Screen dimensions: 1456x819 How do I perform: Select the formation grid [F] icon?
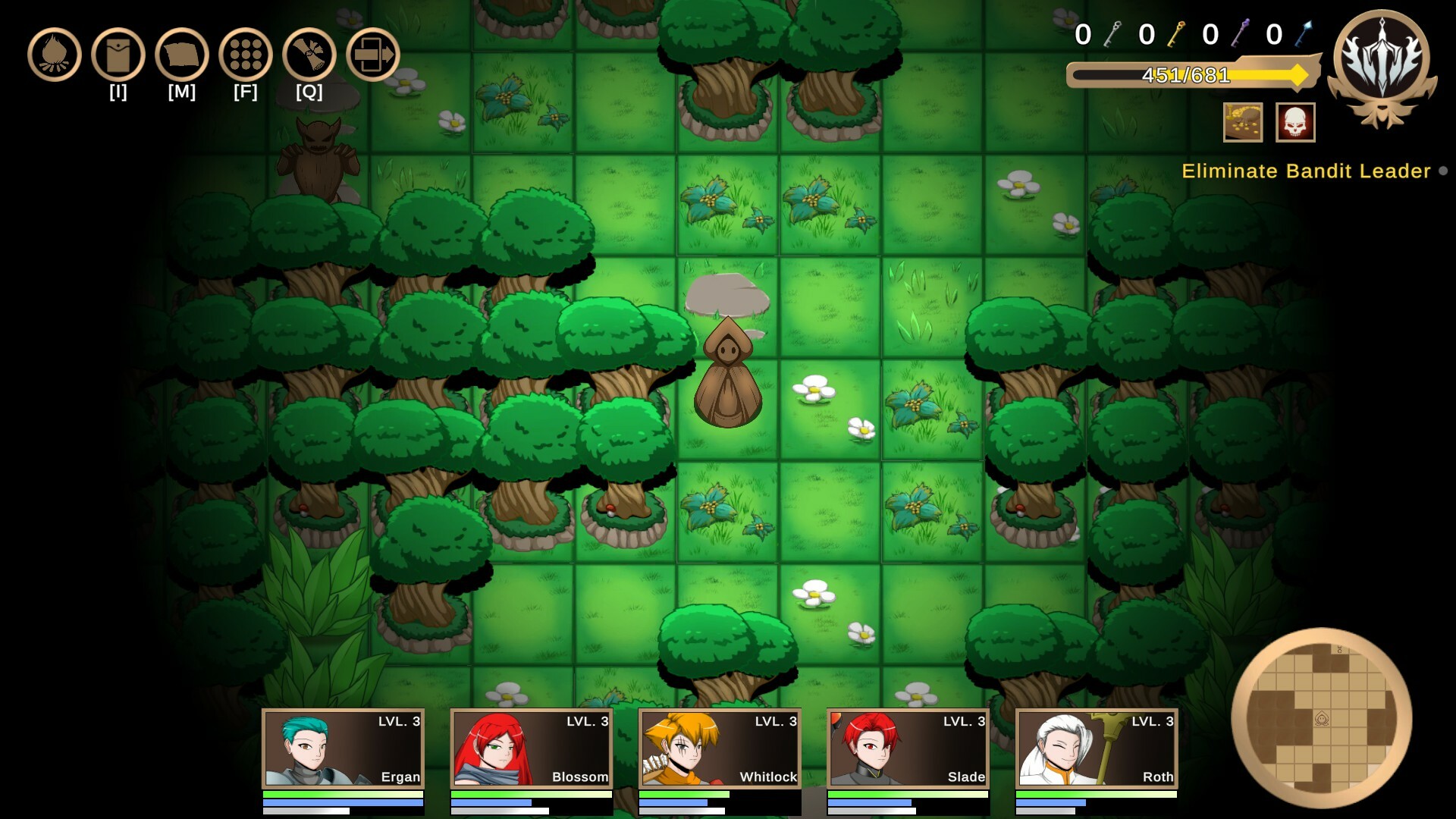[x=243, y=55]
